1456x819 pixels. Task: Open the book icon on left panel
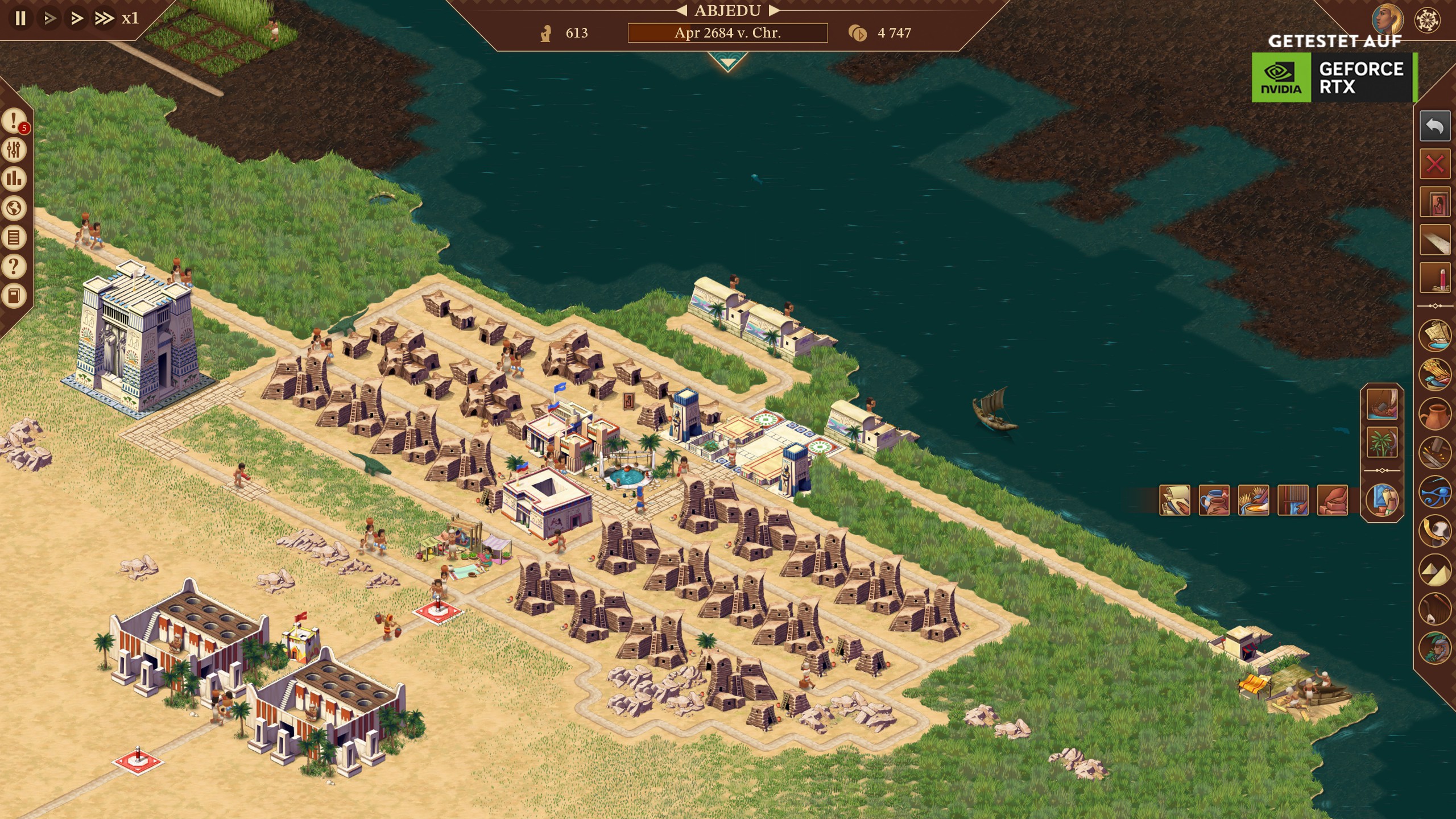[x=14, y=295]
